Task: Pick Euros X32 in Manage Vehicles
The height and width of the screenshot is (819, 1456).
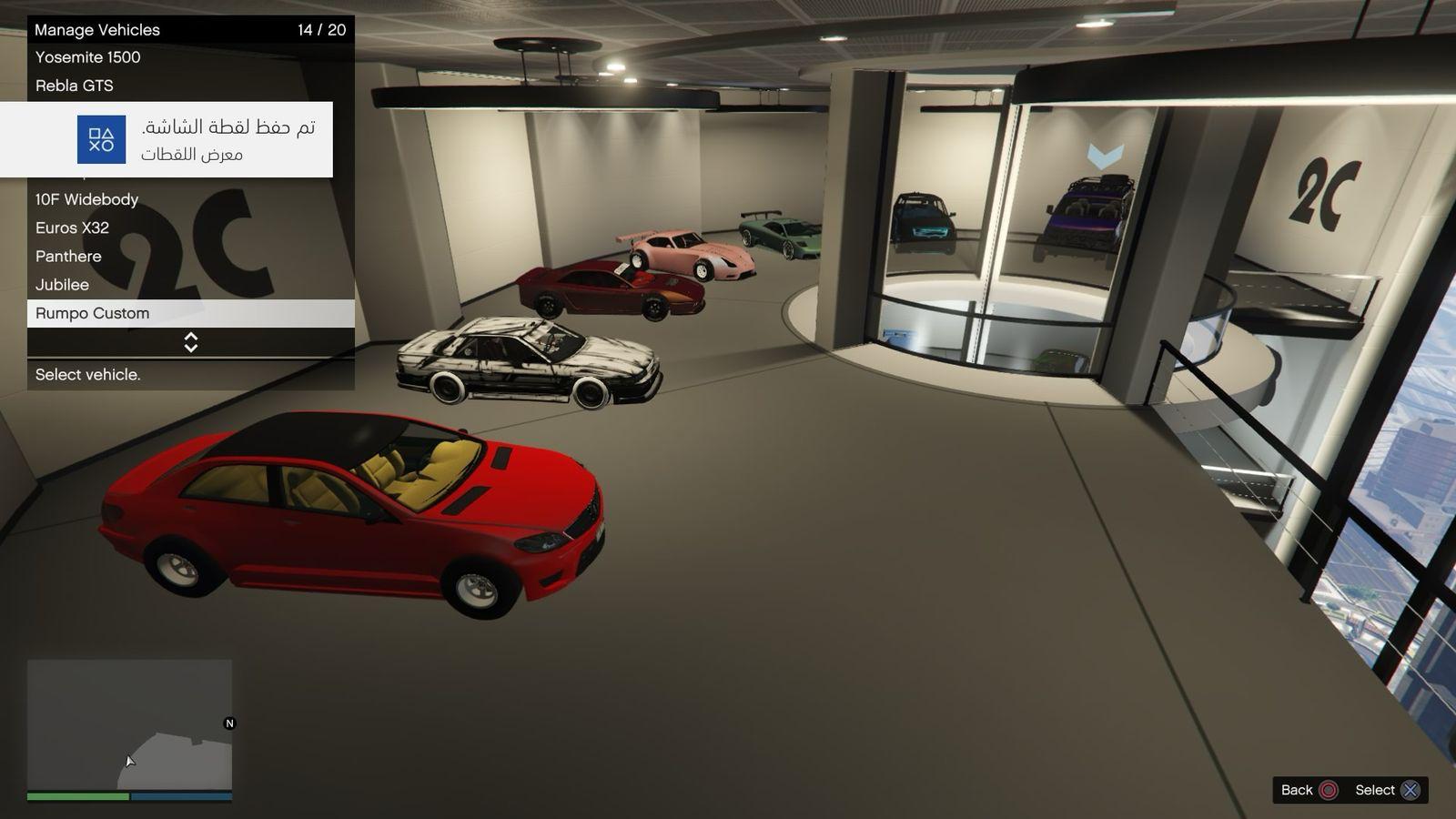Action: [73, 227]
